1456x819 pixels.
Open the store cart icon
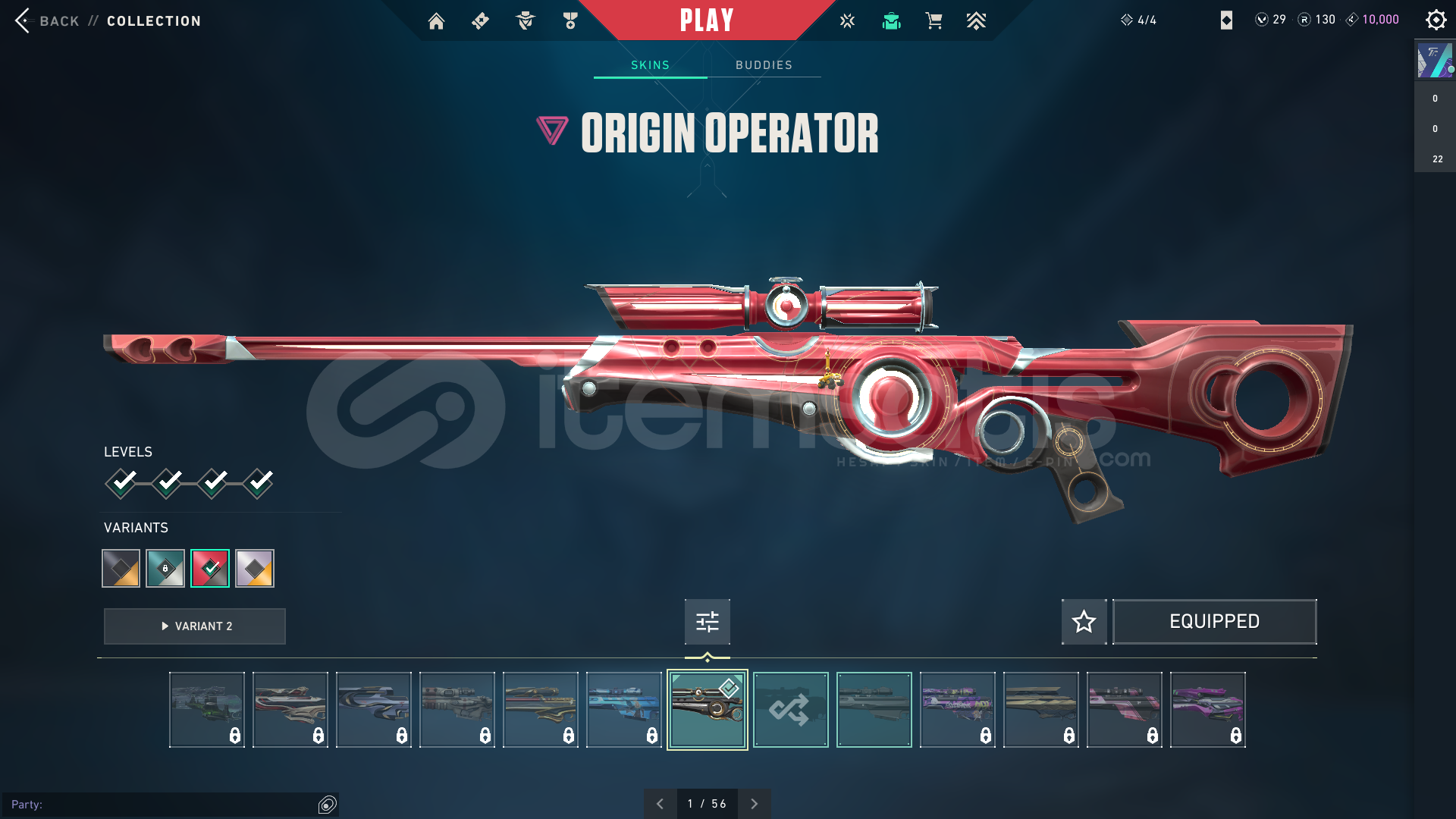point(934,21)
